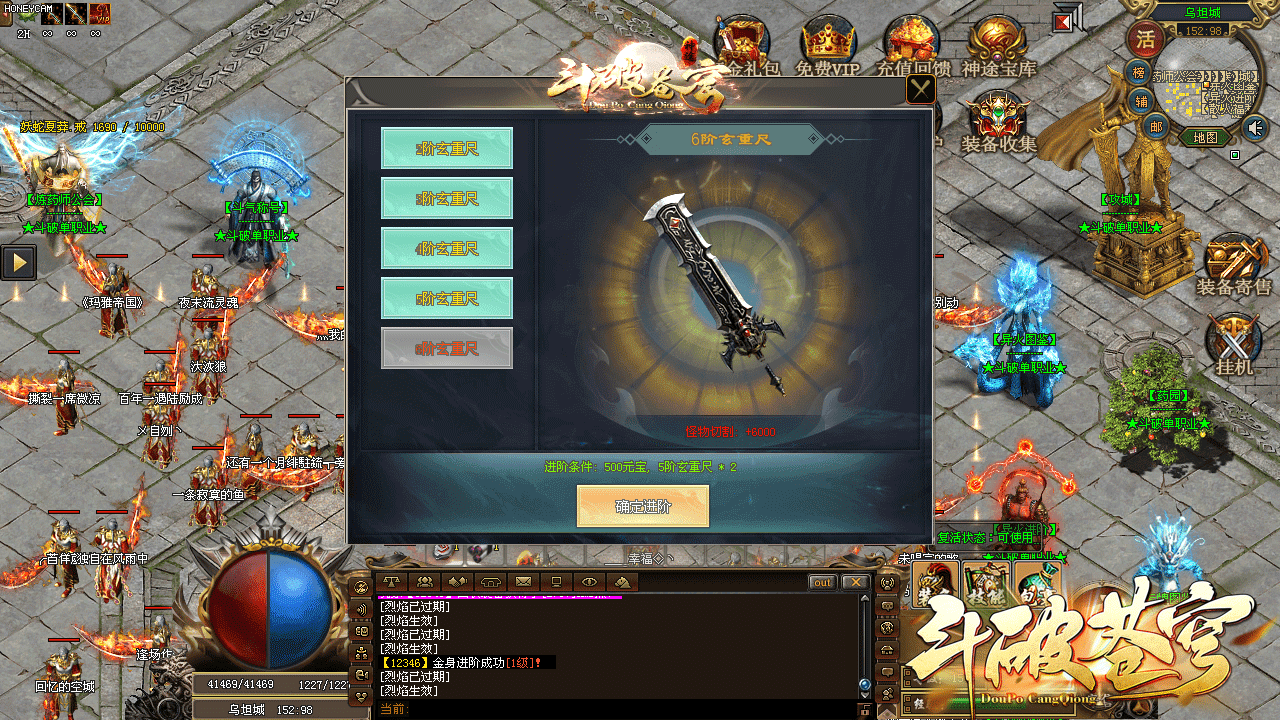The width and height of the screenshot is (1280, 720).
Task: Confirm the upgrade with 确定进阶
Action: (x=643, y=506)
